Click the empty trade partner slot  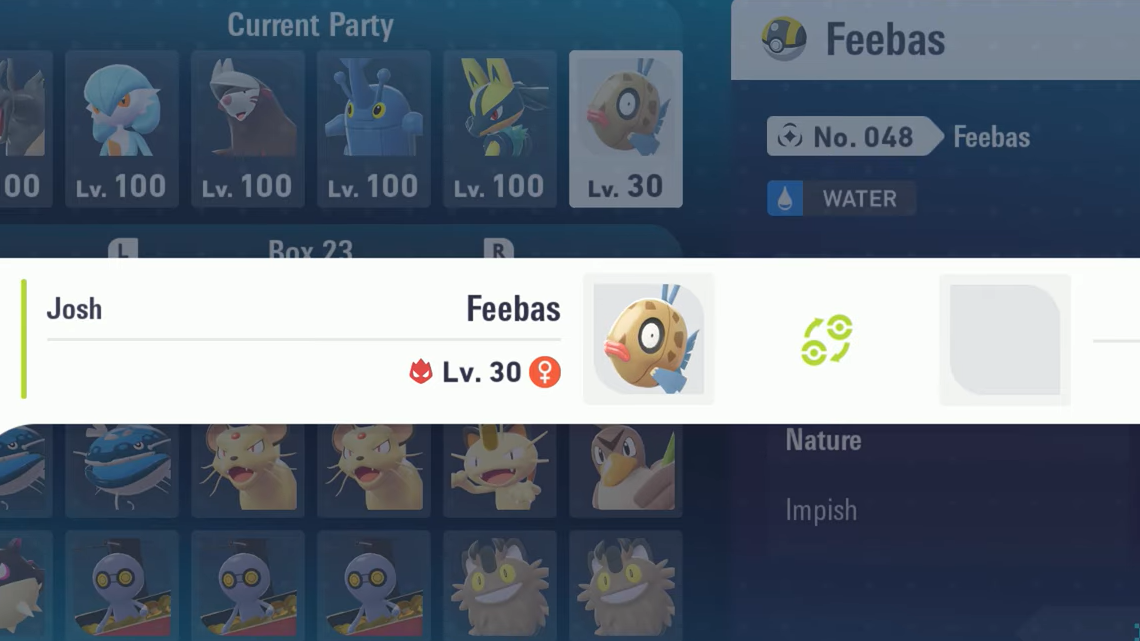click(1004, 339)
